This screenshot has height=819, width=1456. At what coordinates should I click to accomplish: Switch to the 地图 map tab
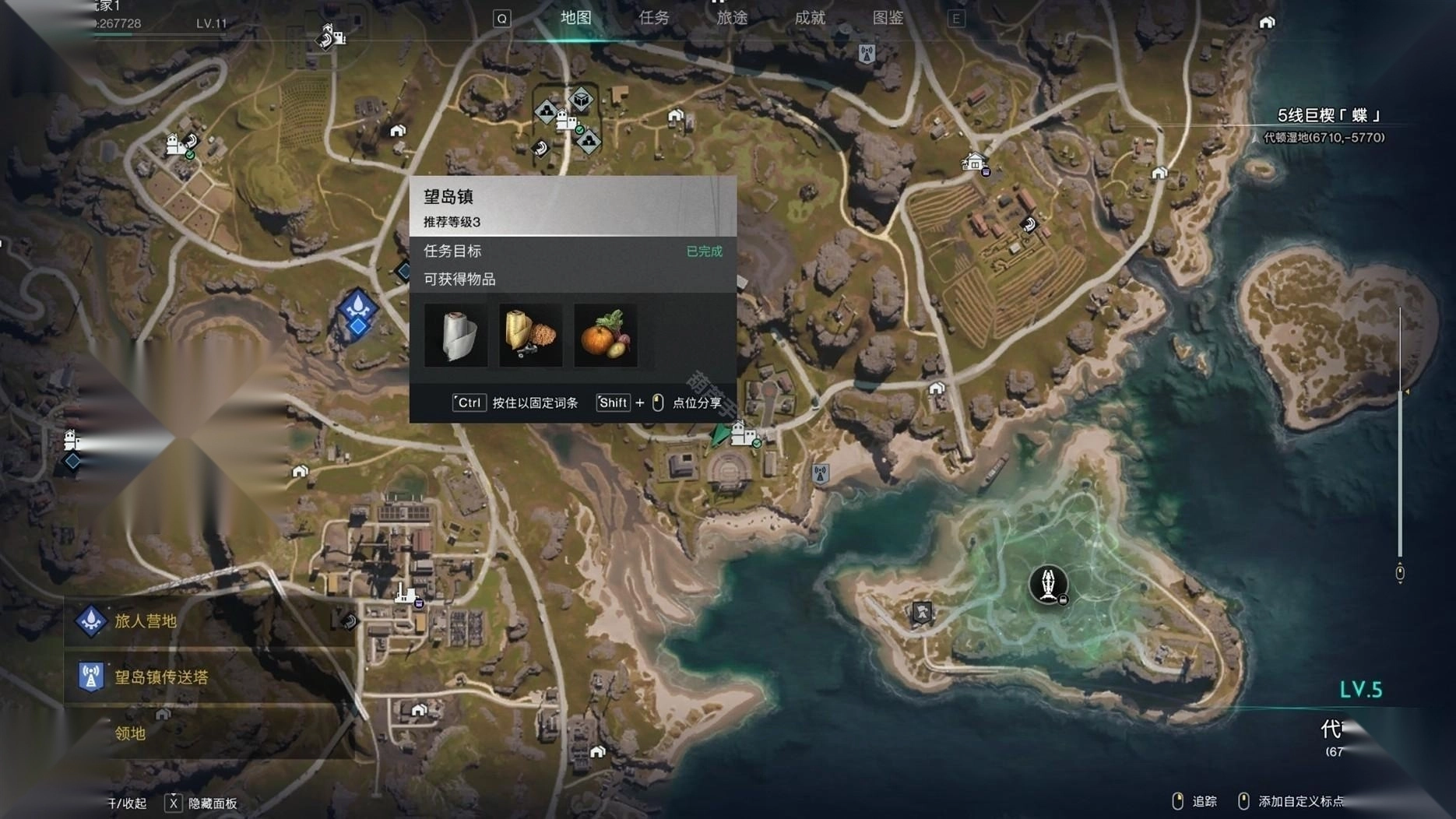pos(576,18)
